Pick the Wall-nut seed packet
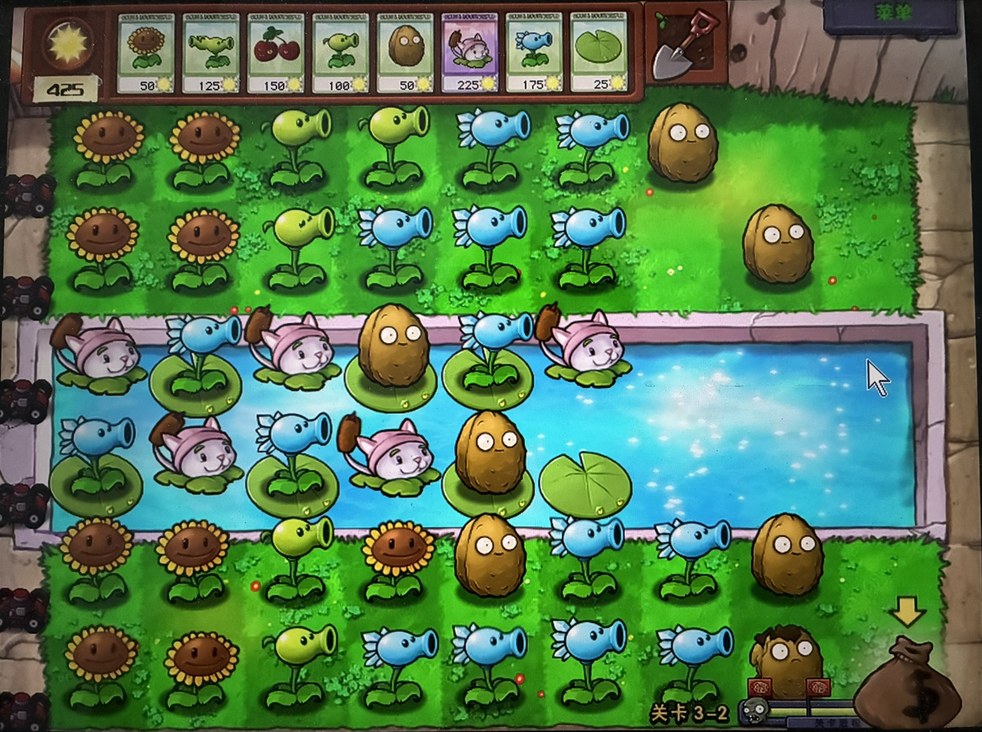Viewport: 982px width, 732px height. pyautogui.click(x=404, y=53)
